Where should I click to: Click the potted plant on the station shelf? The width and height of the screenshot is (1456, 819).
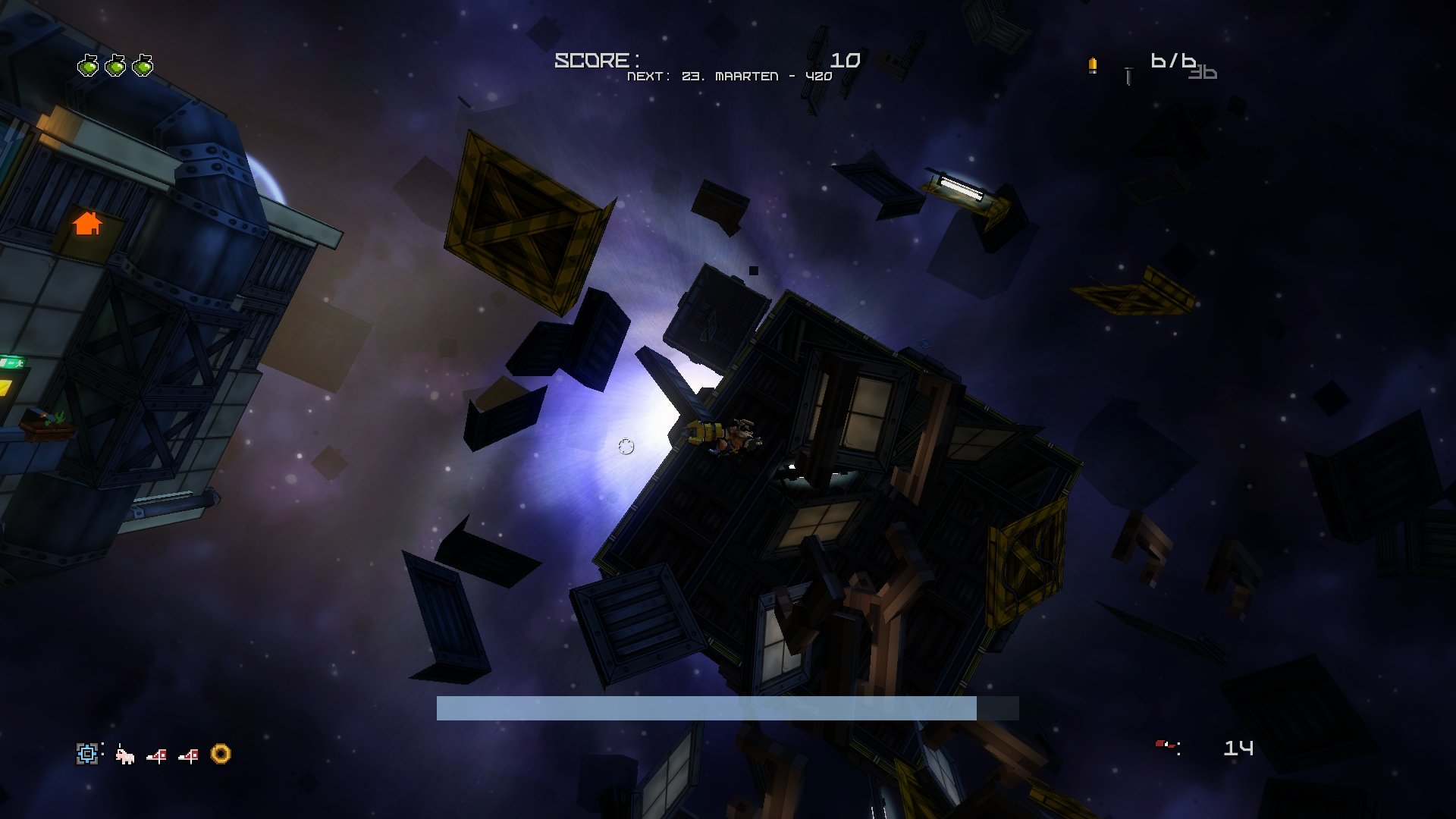(x=47, y=422)
